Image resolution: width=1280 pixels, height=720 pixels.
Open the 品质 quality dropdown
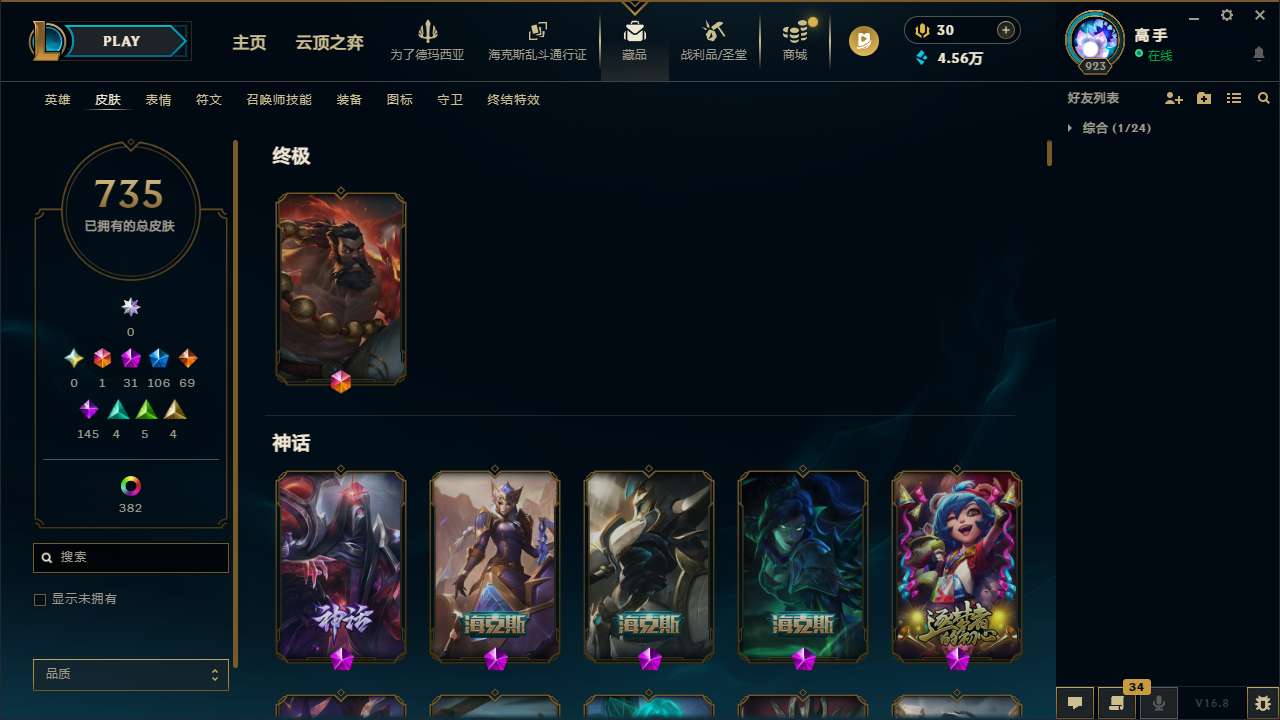(130, 674)
